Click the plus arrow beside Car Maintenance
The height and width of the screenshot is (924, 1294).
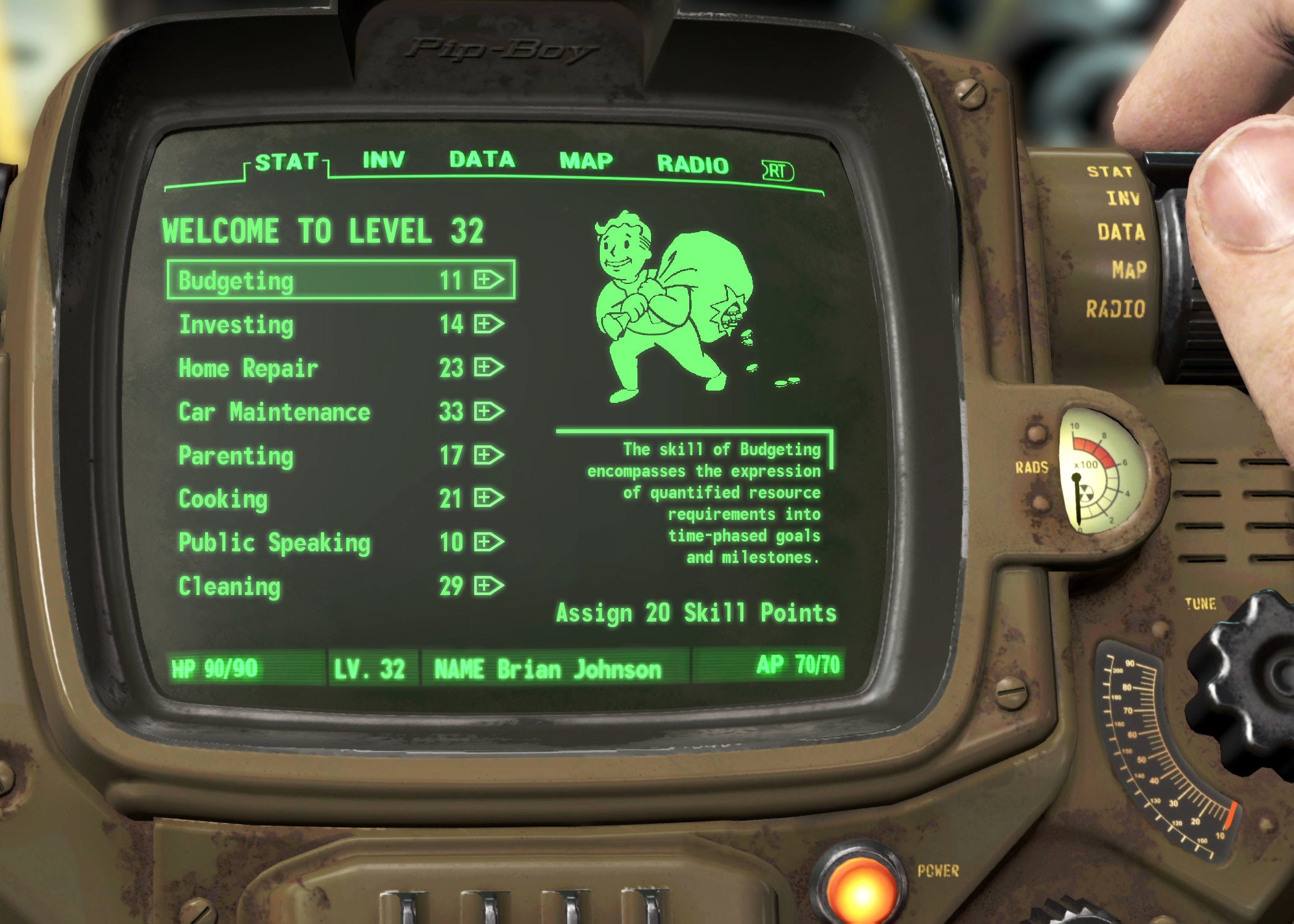pos(487,411)
